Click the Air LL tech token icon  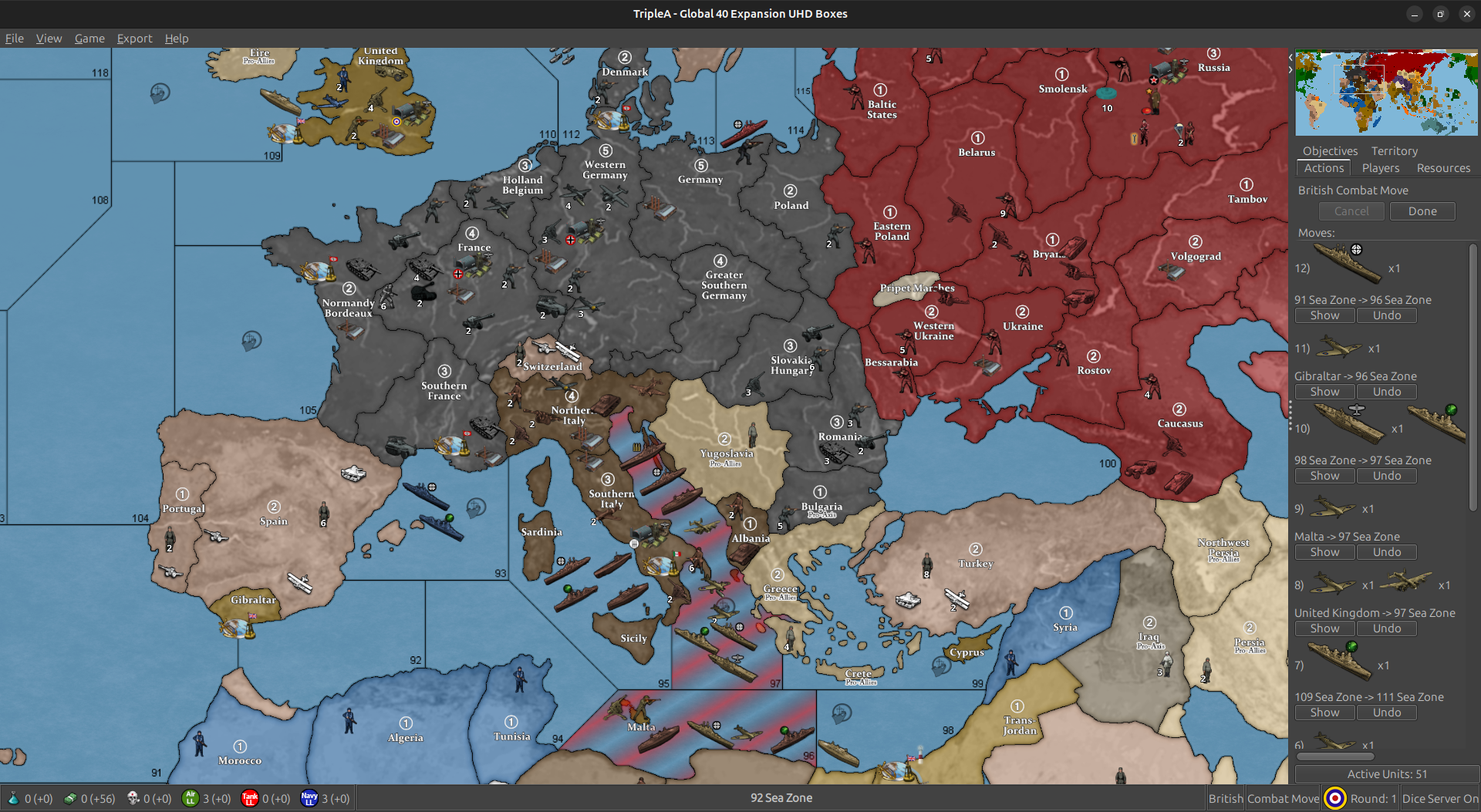coord(191,799)
